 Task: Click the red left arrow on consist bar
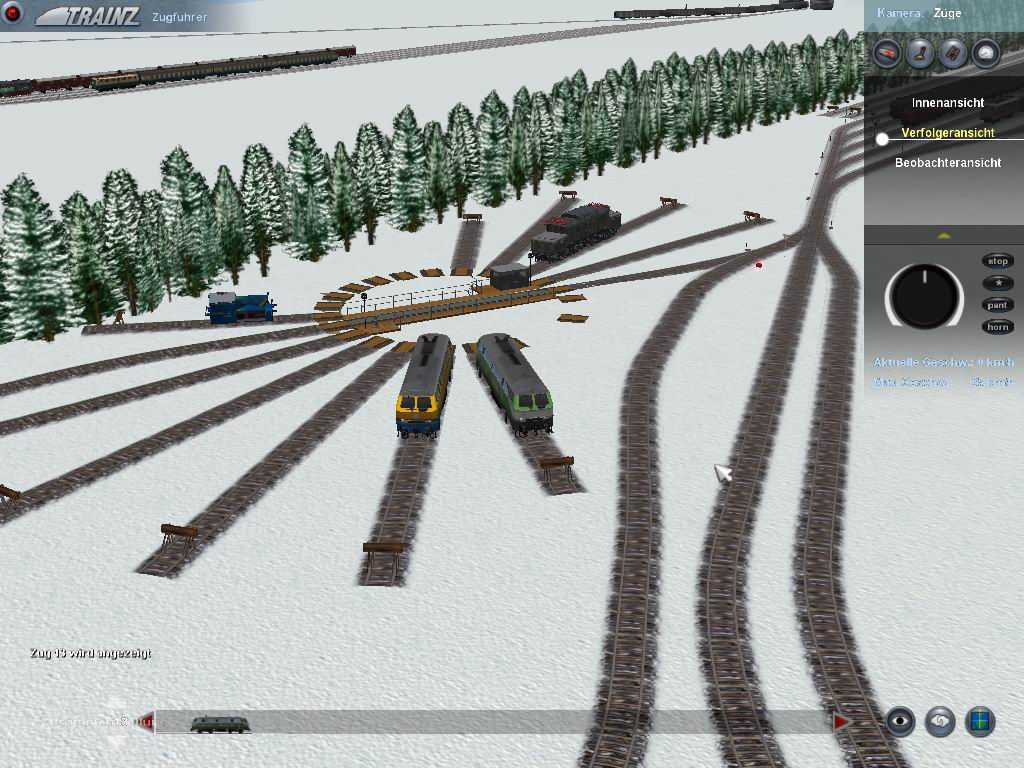click(x=148, y=721)
